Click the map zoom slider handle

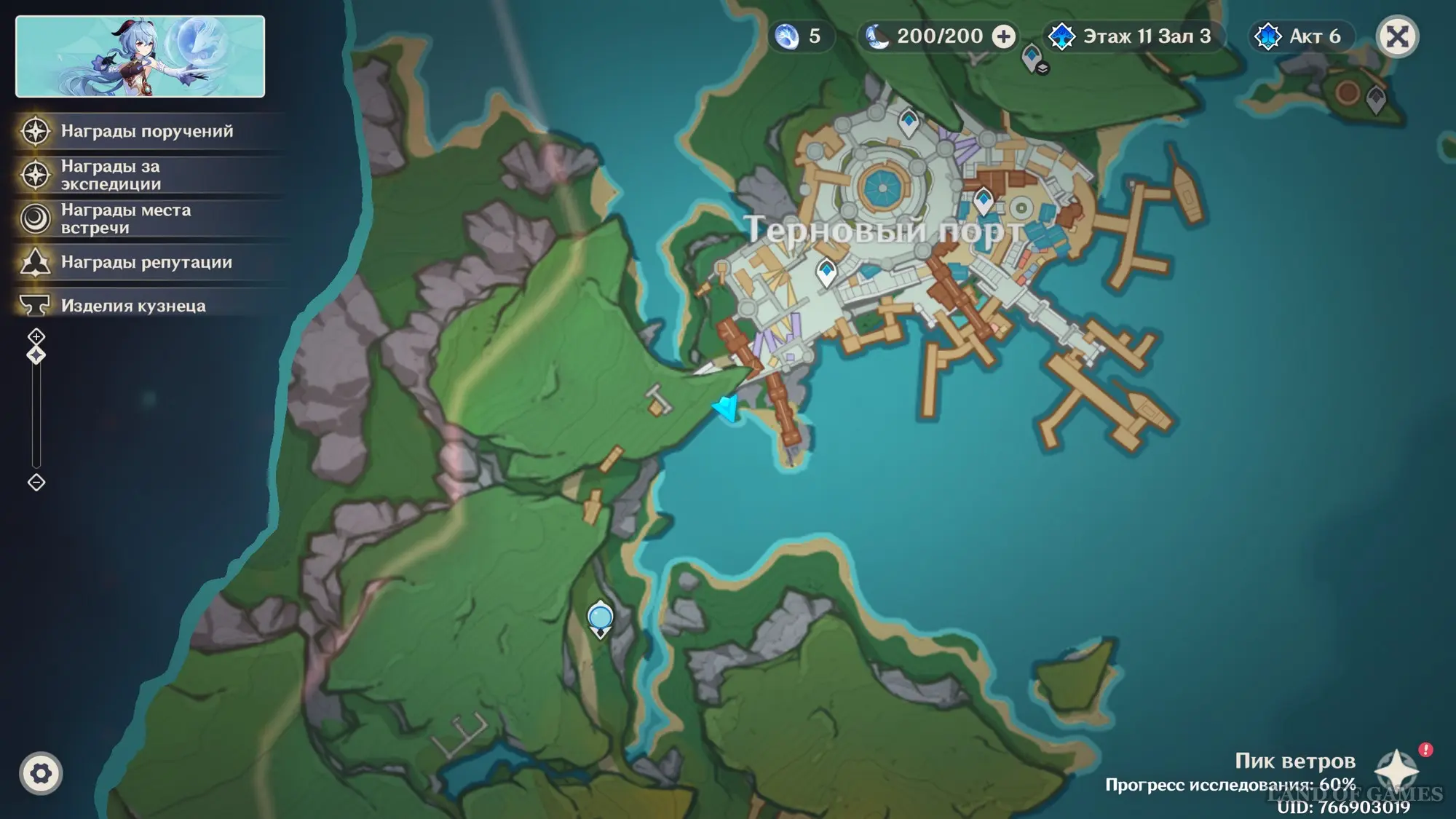point(36,355)
